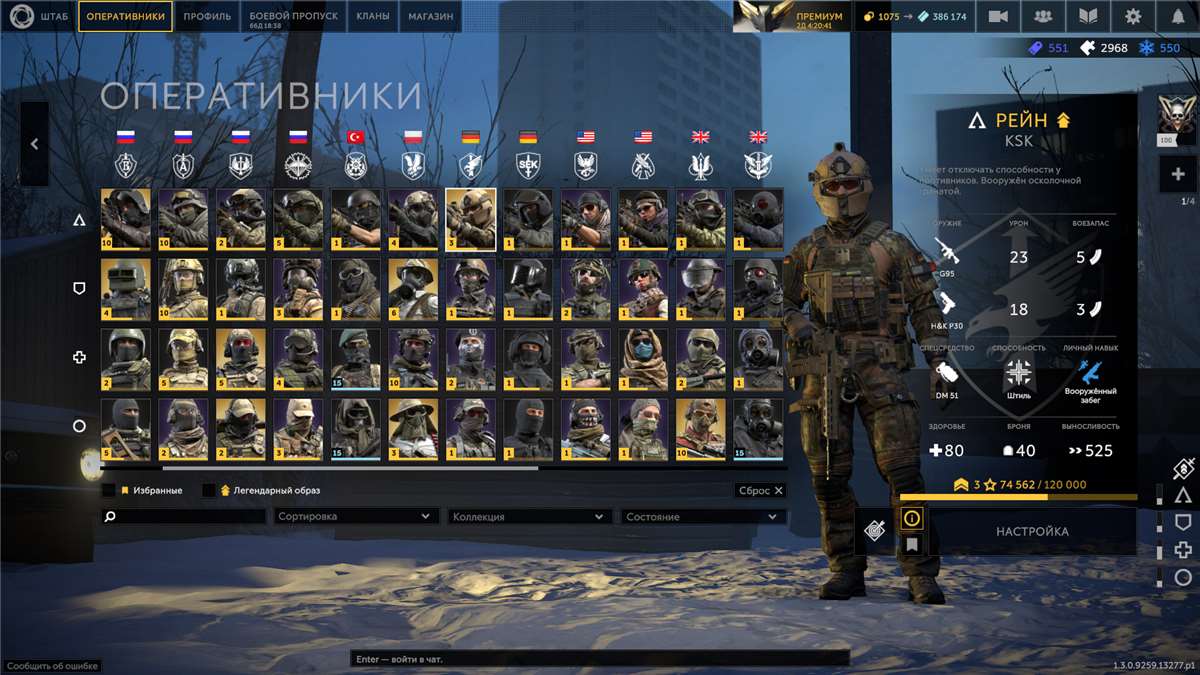Expand the Коллекция dropdown
1200x675 pixels.
529,517
